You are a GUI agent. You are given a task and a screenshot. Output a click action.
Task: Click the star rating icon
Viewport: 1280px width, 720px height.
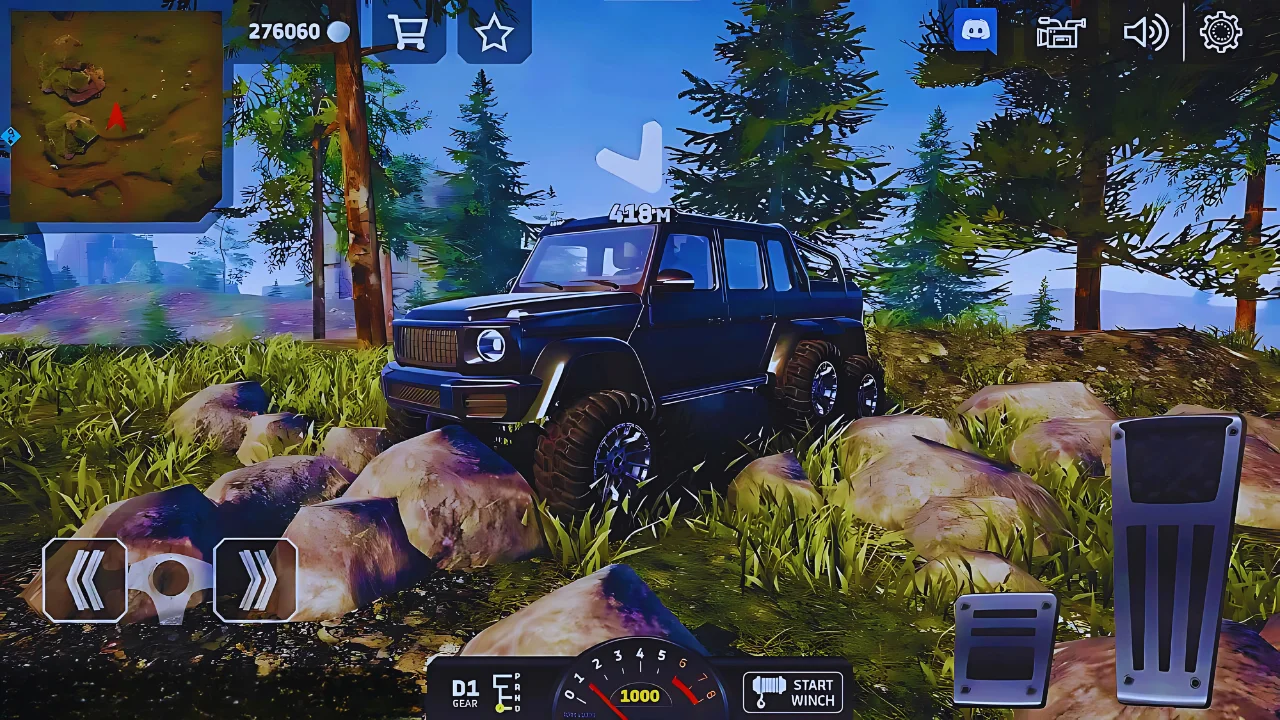pyautogui.click(x=494, y=32)
